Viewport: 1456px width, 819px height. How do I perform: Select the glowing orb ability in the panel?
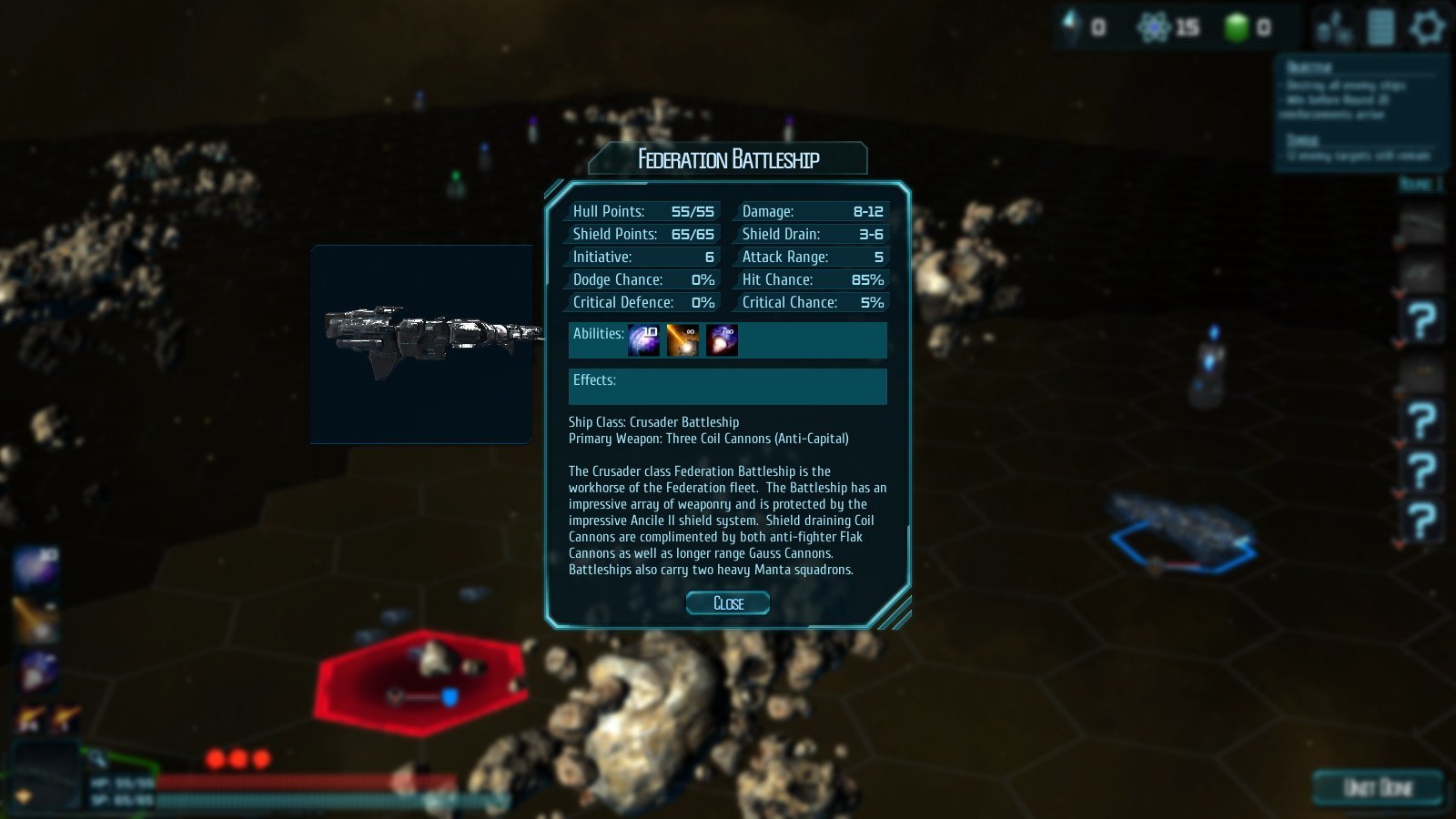click(x=722, y=340)
